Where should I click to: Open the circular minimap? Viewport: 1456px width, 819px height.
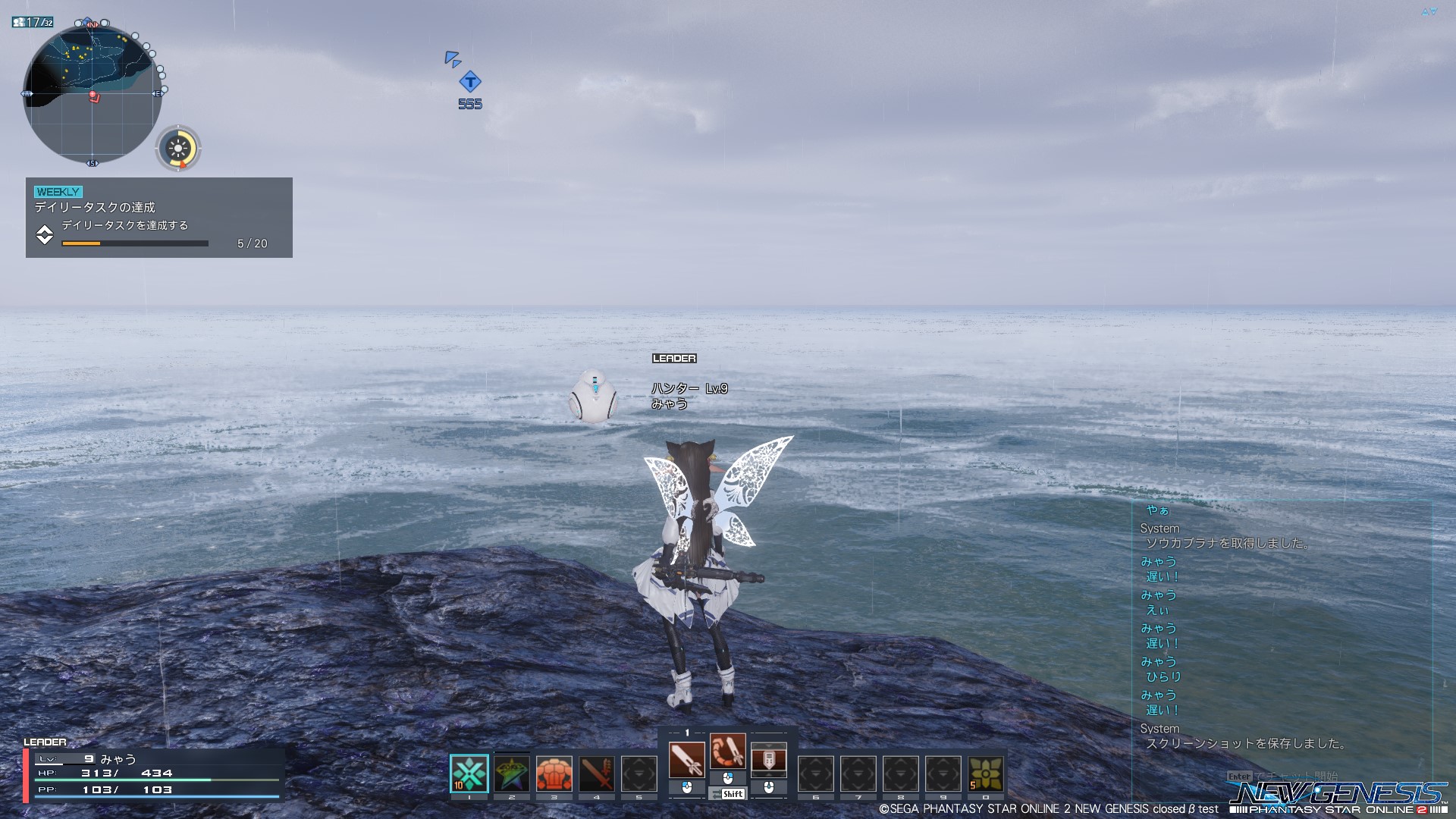[x=93, y=94]
